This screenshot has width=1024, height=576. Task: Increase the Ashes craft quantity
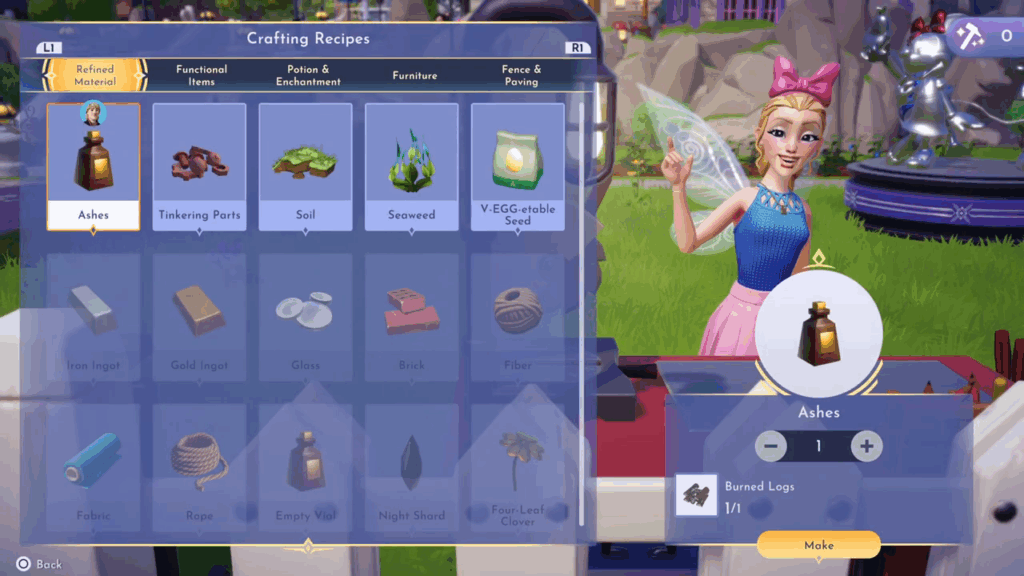pyautogui.click(x=867, y=446)
